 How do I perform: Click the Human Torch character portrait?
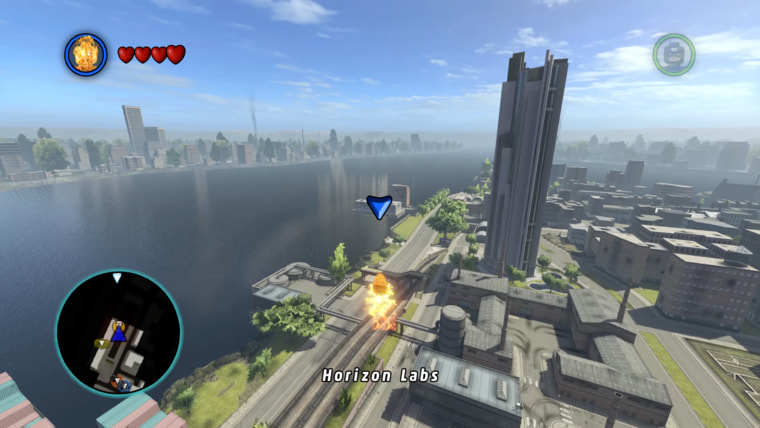pos(86,54)
